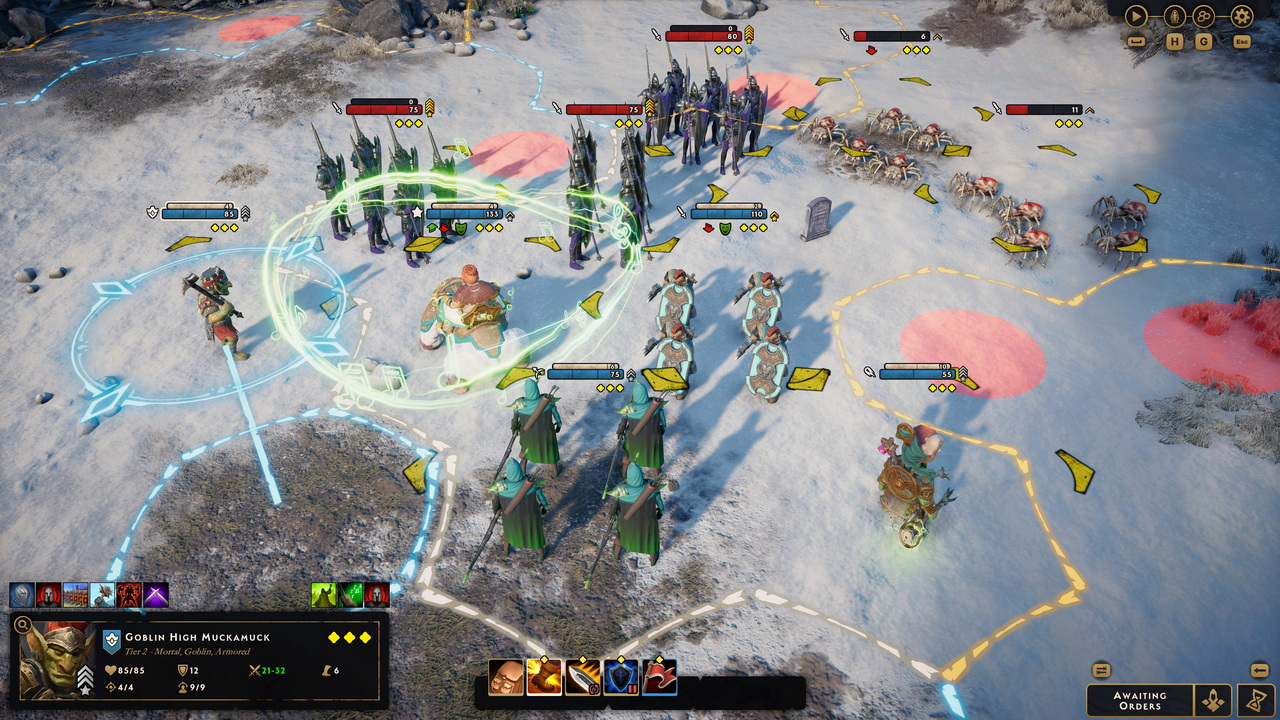Activate the Defend shield ability
Image resolution: width=1280 pixels, height=720 pixels.
(x=622, y=678)
